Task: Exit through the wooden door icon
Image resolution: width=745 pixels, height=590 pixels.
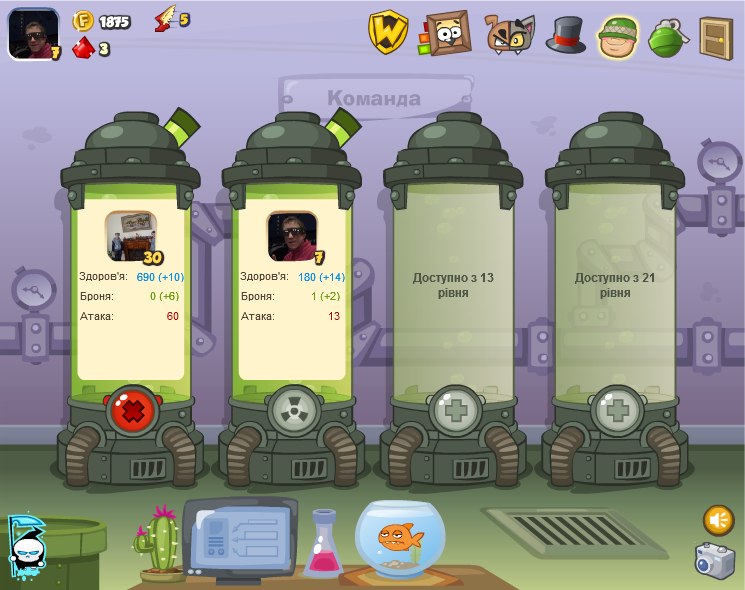Action: 716,36
